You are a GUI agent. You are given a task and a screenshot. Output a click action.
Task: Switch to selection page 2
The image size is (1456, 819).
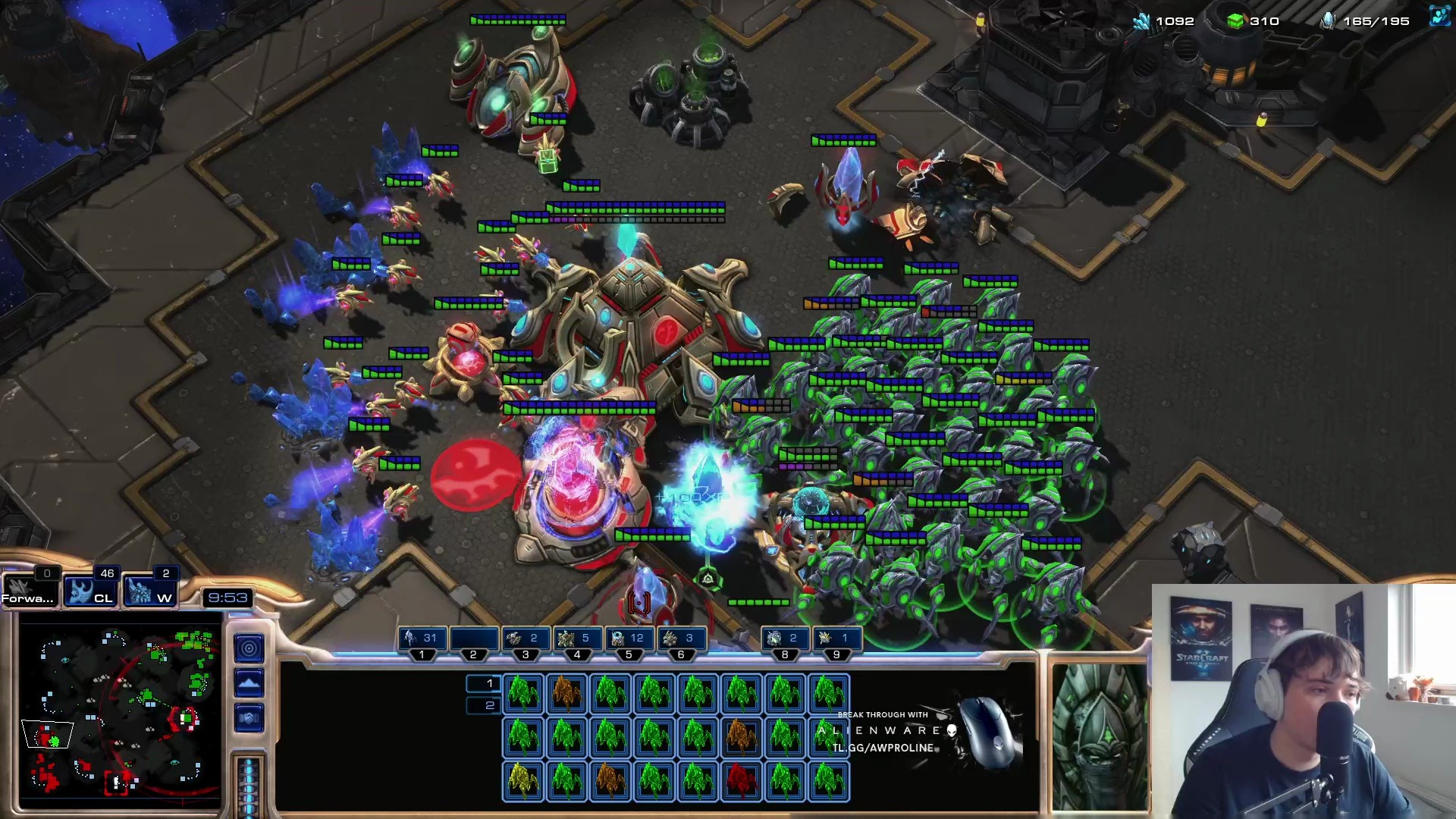click(x=483, y=706)
